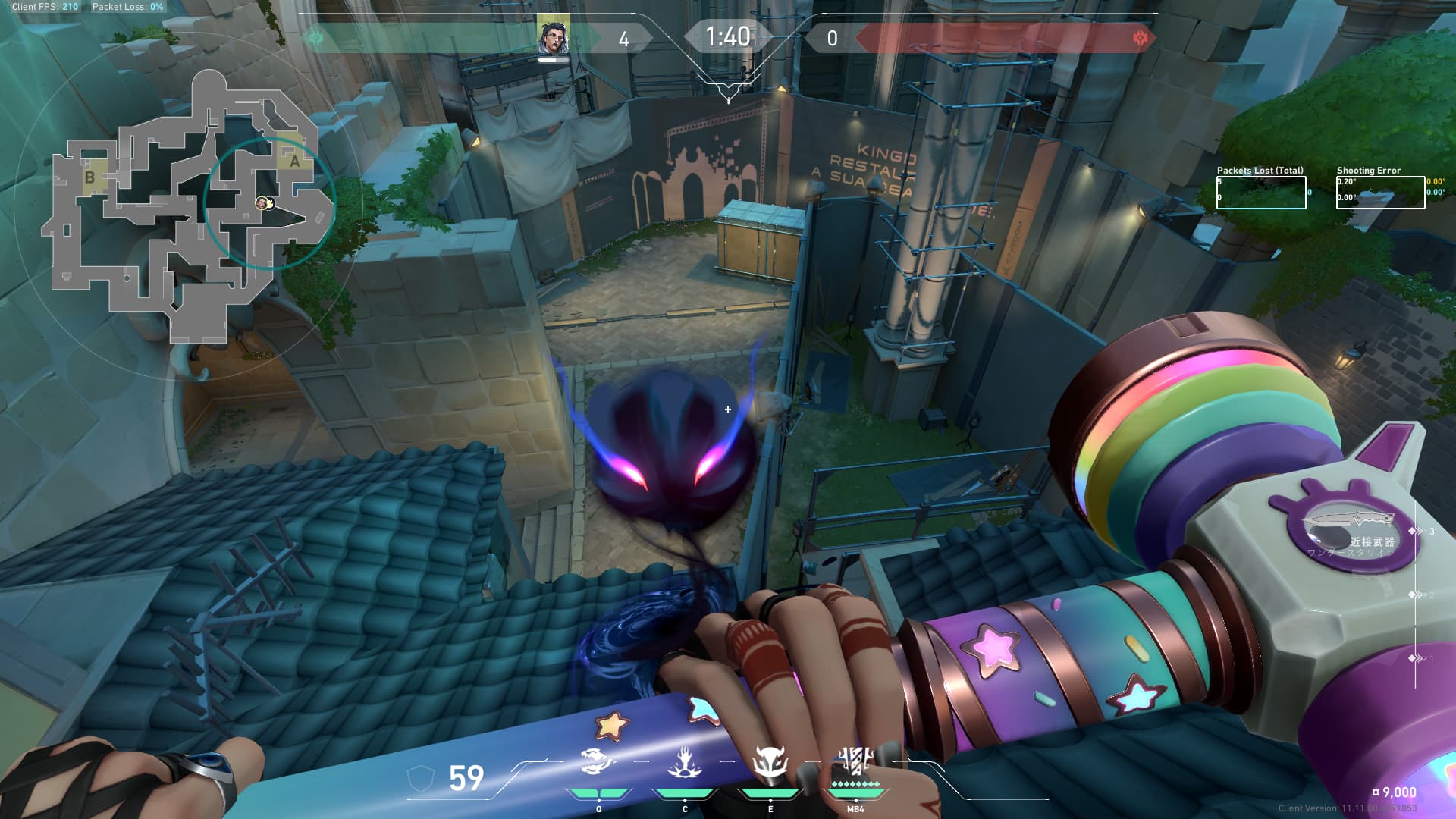Select the A site marker on minimap
1456x819 pixels.
(x=295, y=160)
